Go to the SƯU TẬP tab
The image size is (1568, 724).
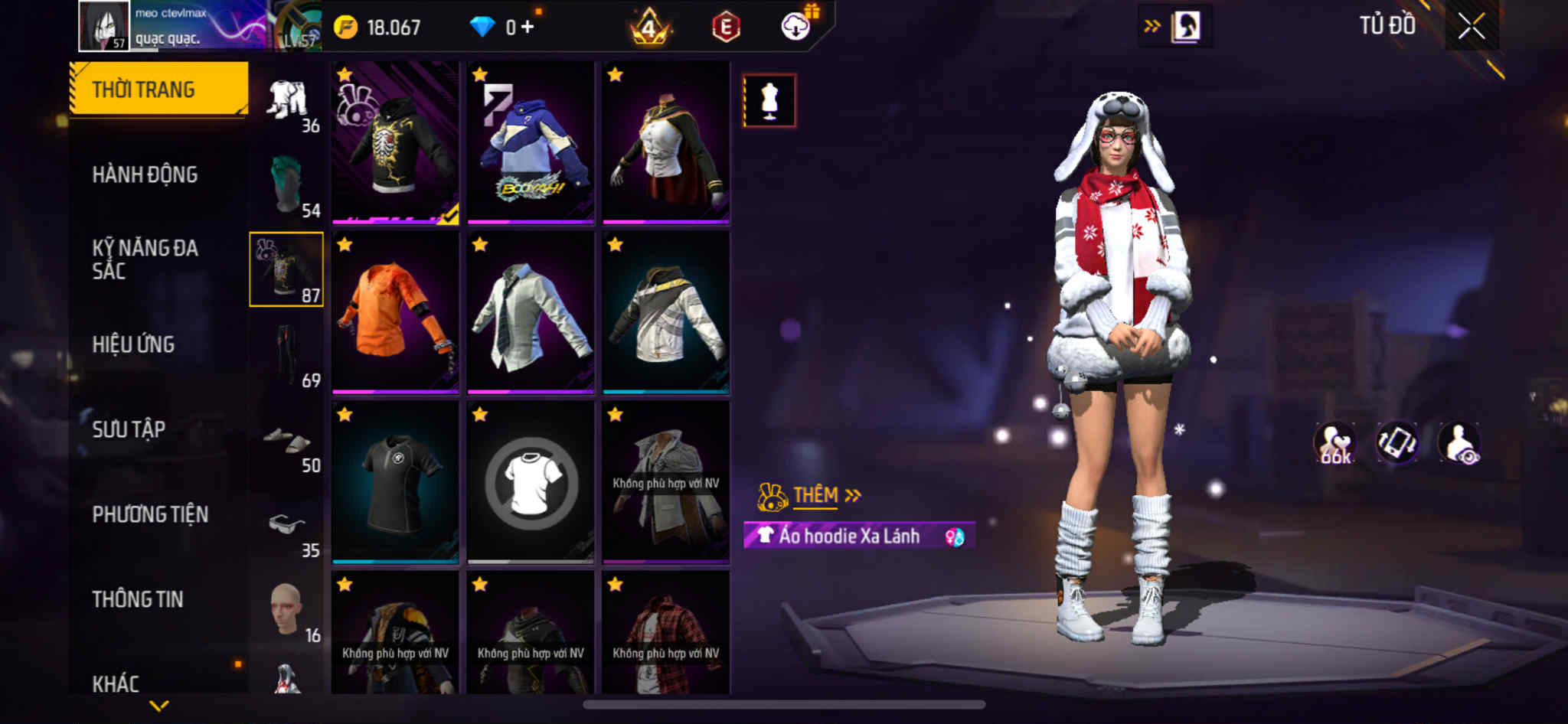point(129,429)
